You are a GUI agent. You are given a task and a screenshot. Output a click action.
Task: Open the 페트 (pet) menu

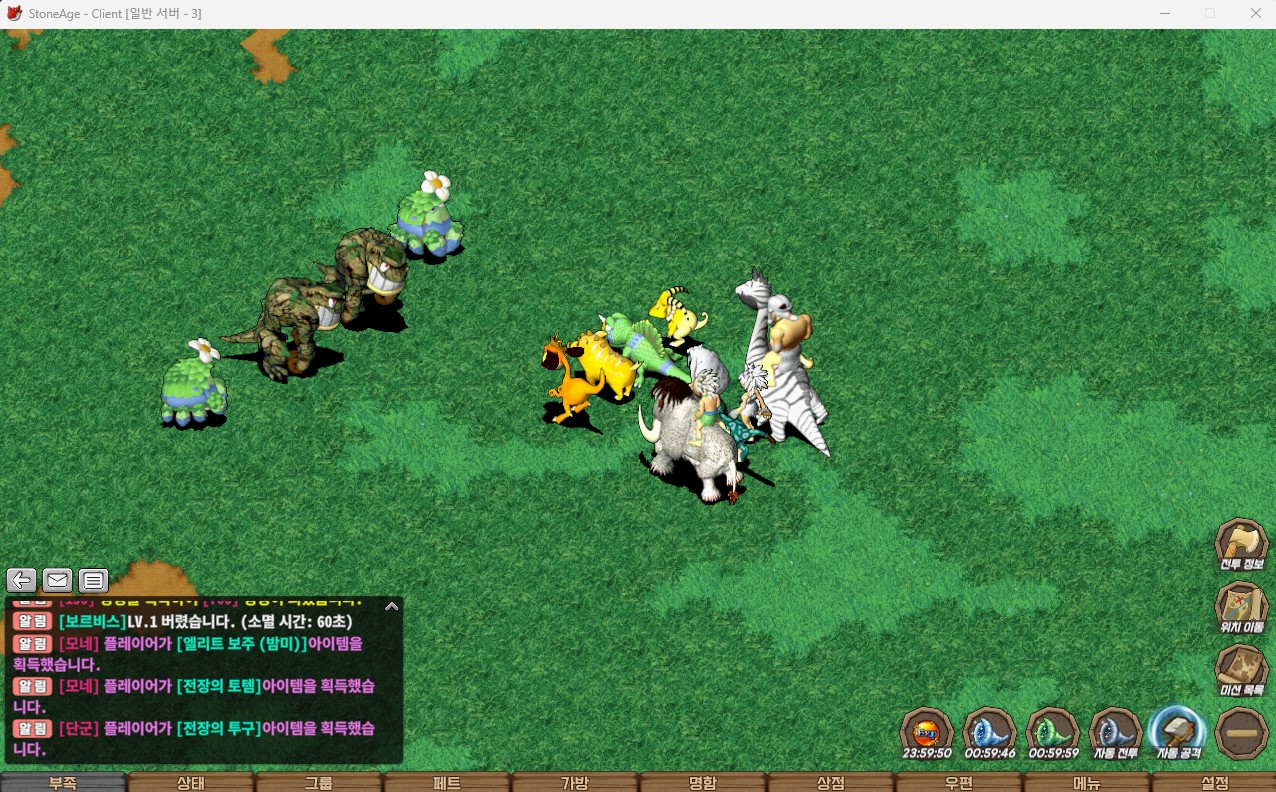coord(447,782)
